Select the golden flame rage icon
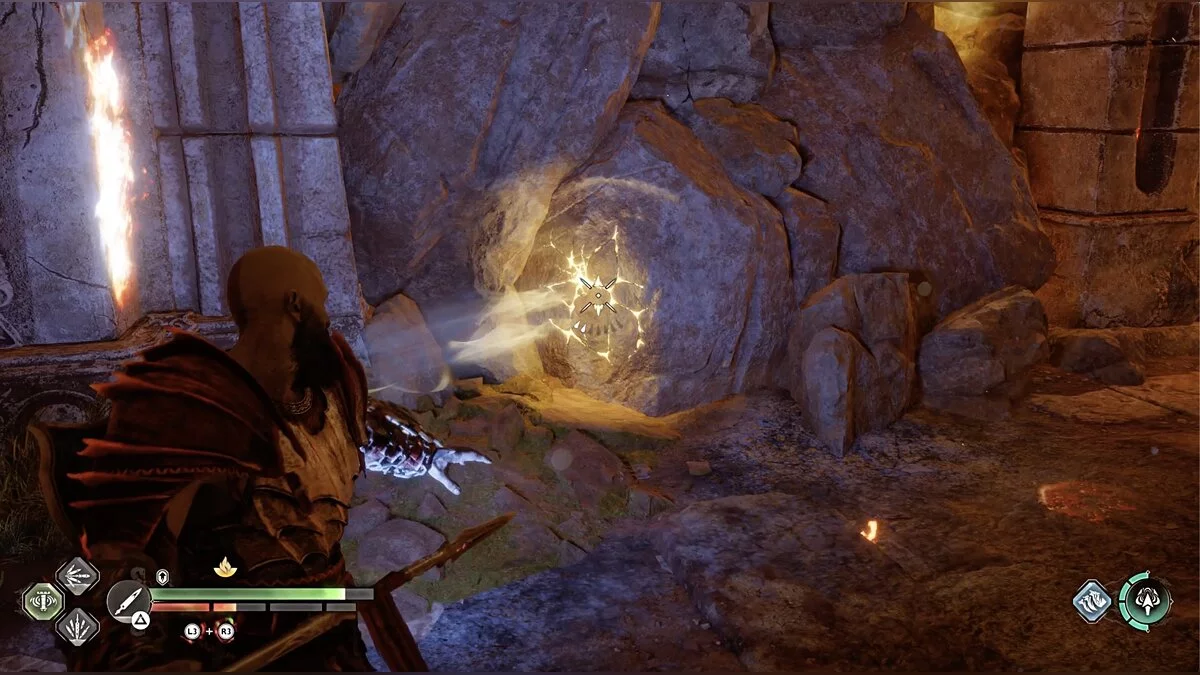The image size is (1200, 675). [x=225, y=567]
